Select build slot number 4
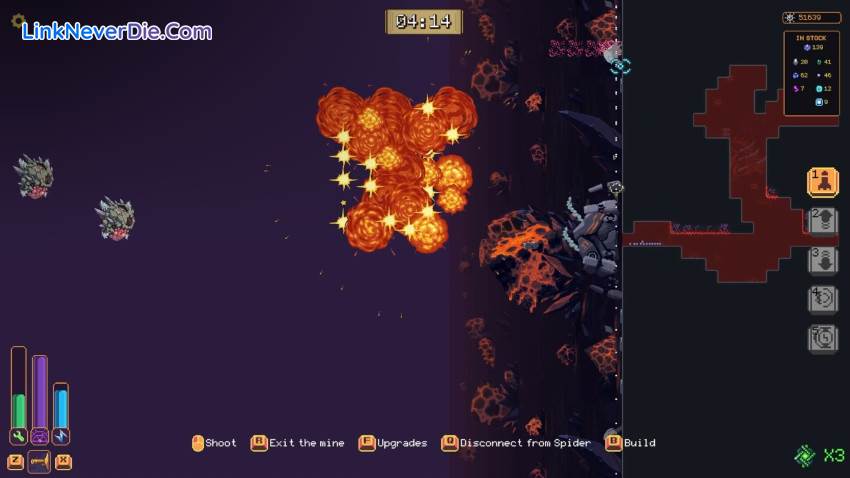The height and width of the screenshot is (478, 850). pos(822,299)
